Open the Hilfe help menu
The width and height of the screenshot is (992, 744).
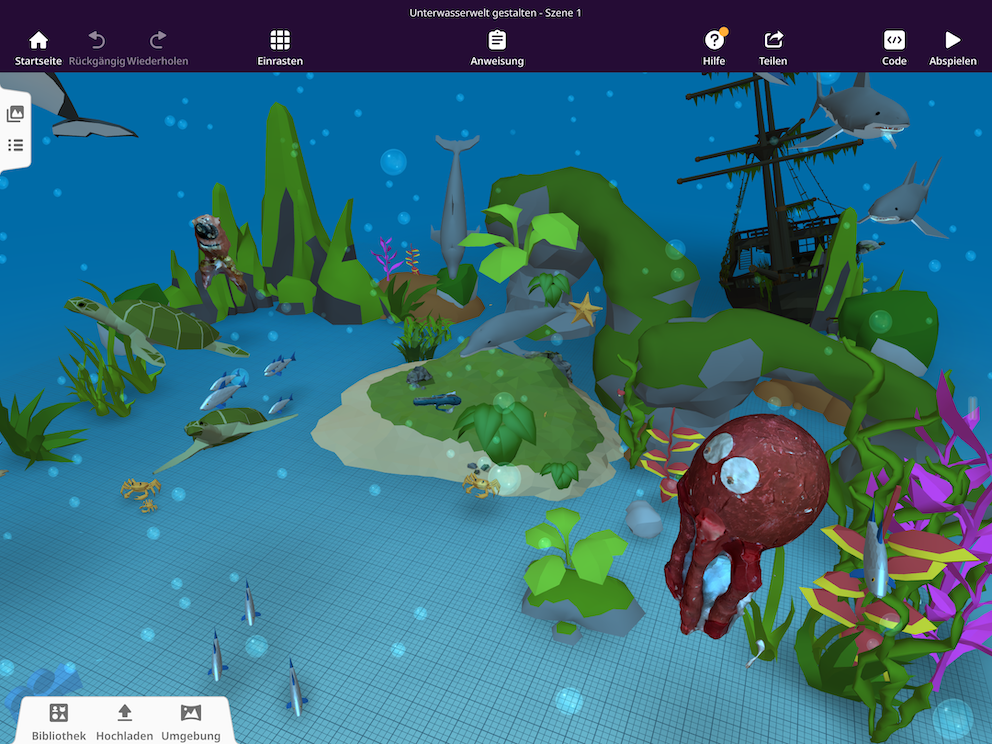(714, 47)
